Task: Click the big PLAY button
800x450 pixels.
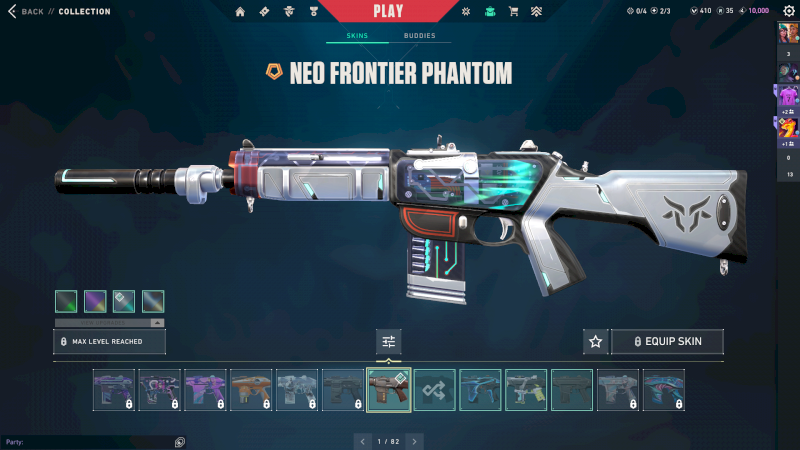Action: 388,11
